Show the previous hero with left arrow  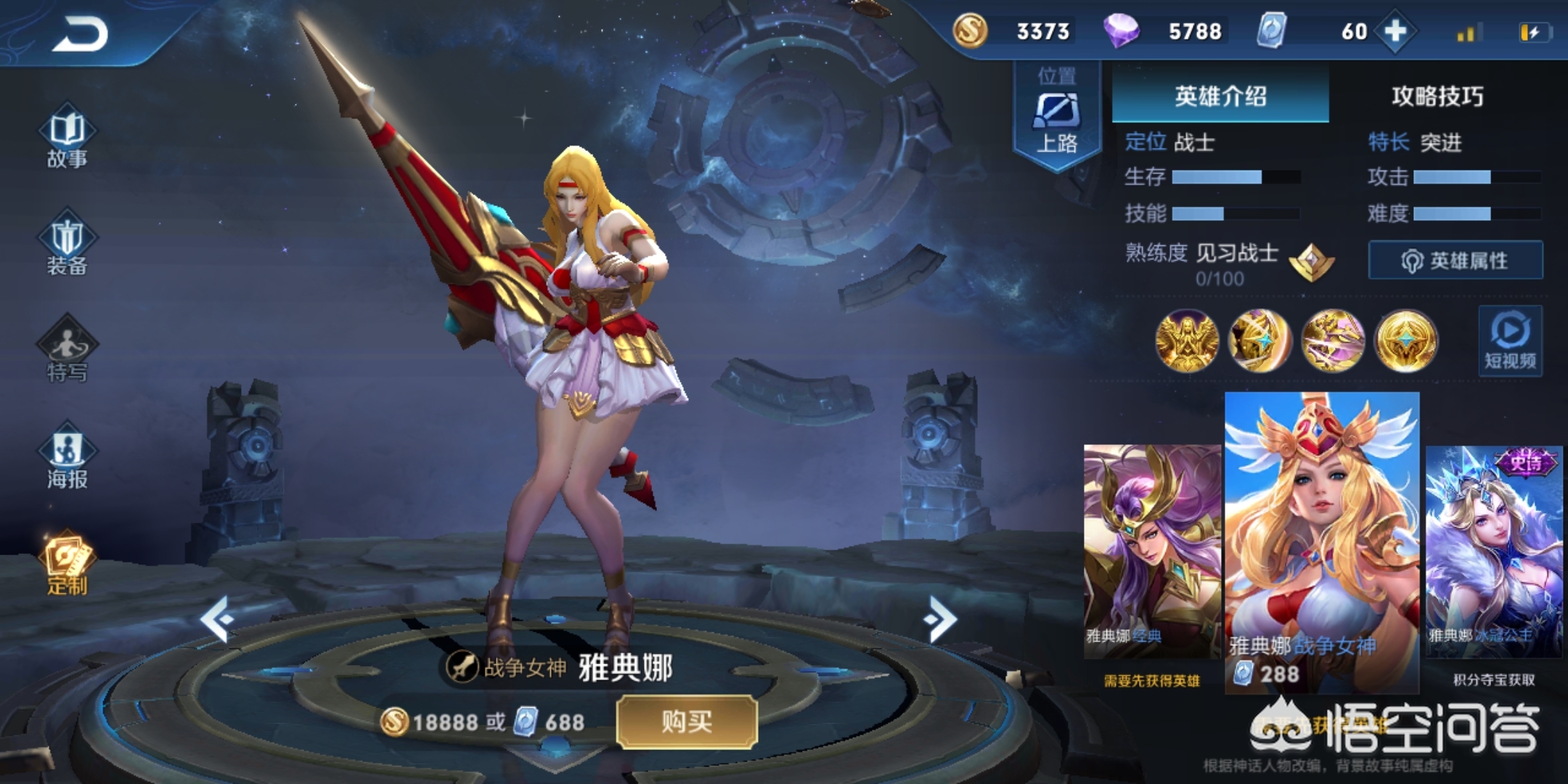tap(216, 618)
